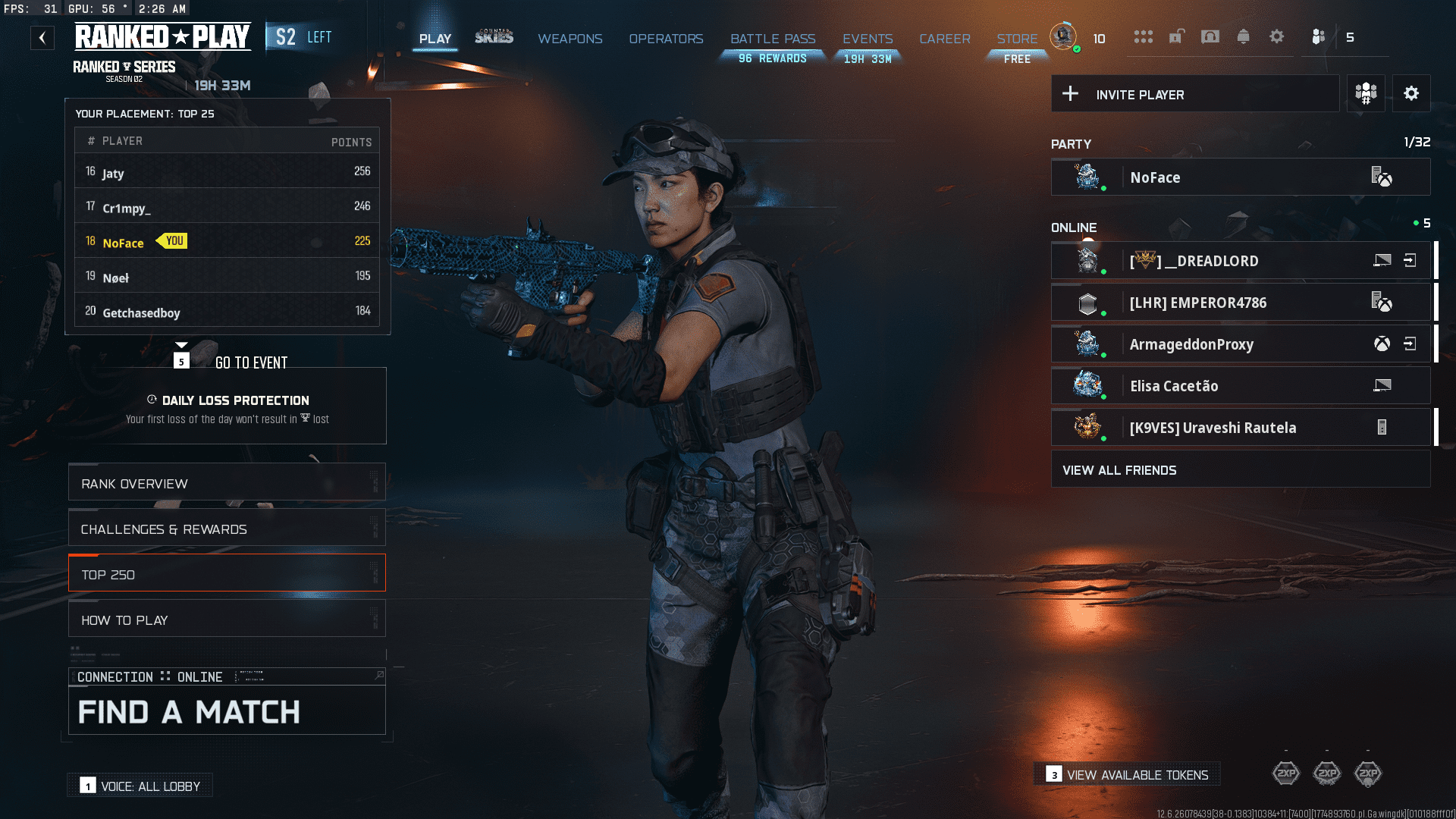This screenshot has width=1456, height=819.
Task: Open the settings gear in top bar
Action: click(x=1277, y=37)
